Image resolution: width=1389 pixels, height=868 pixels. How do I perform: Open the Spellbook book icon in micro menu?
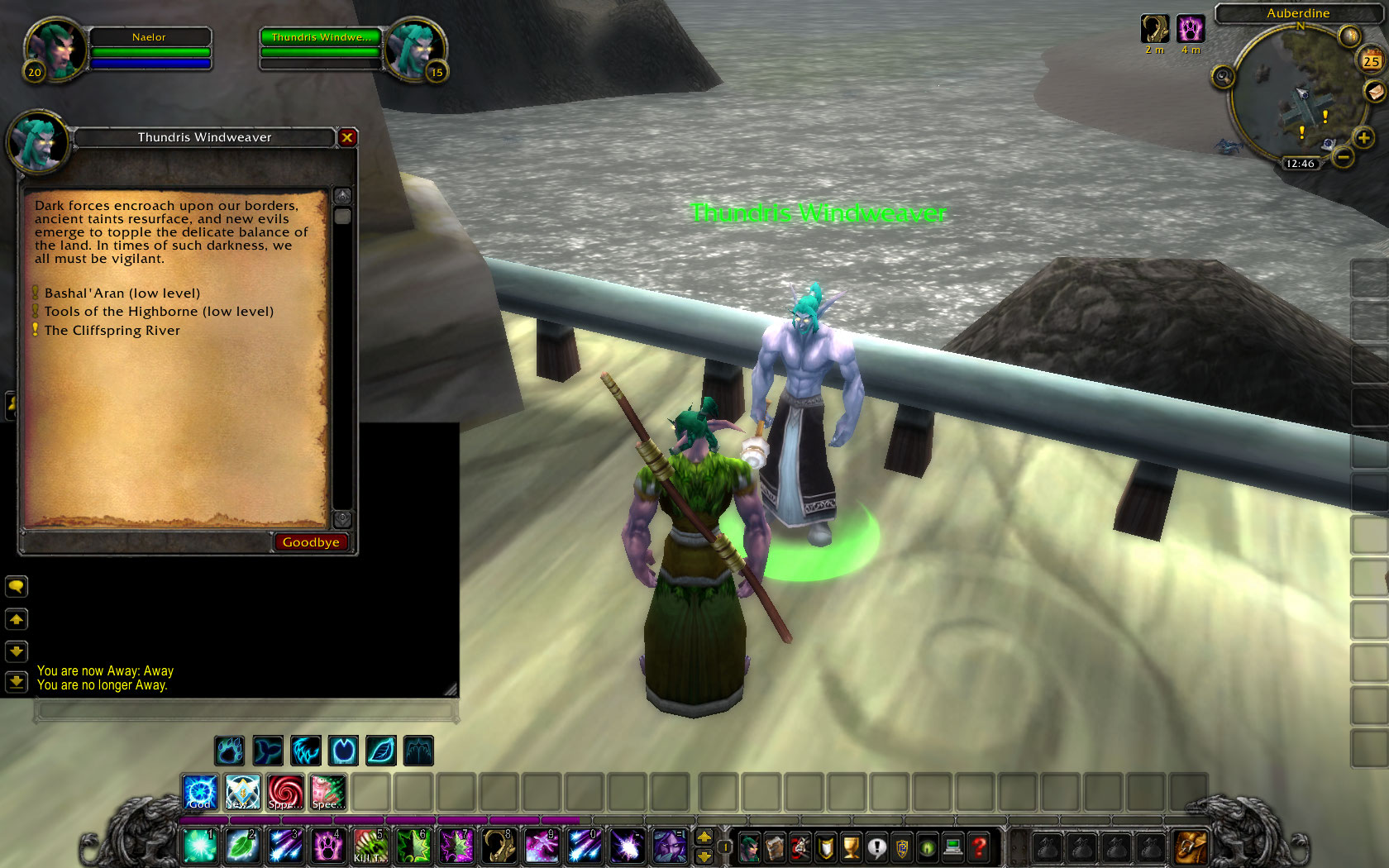click(x=775, y=847)
